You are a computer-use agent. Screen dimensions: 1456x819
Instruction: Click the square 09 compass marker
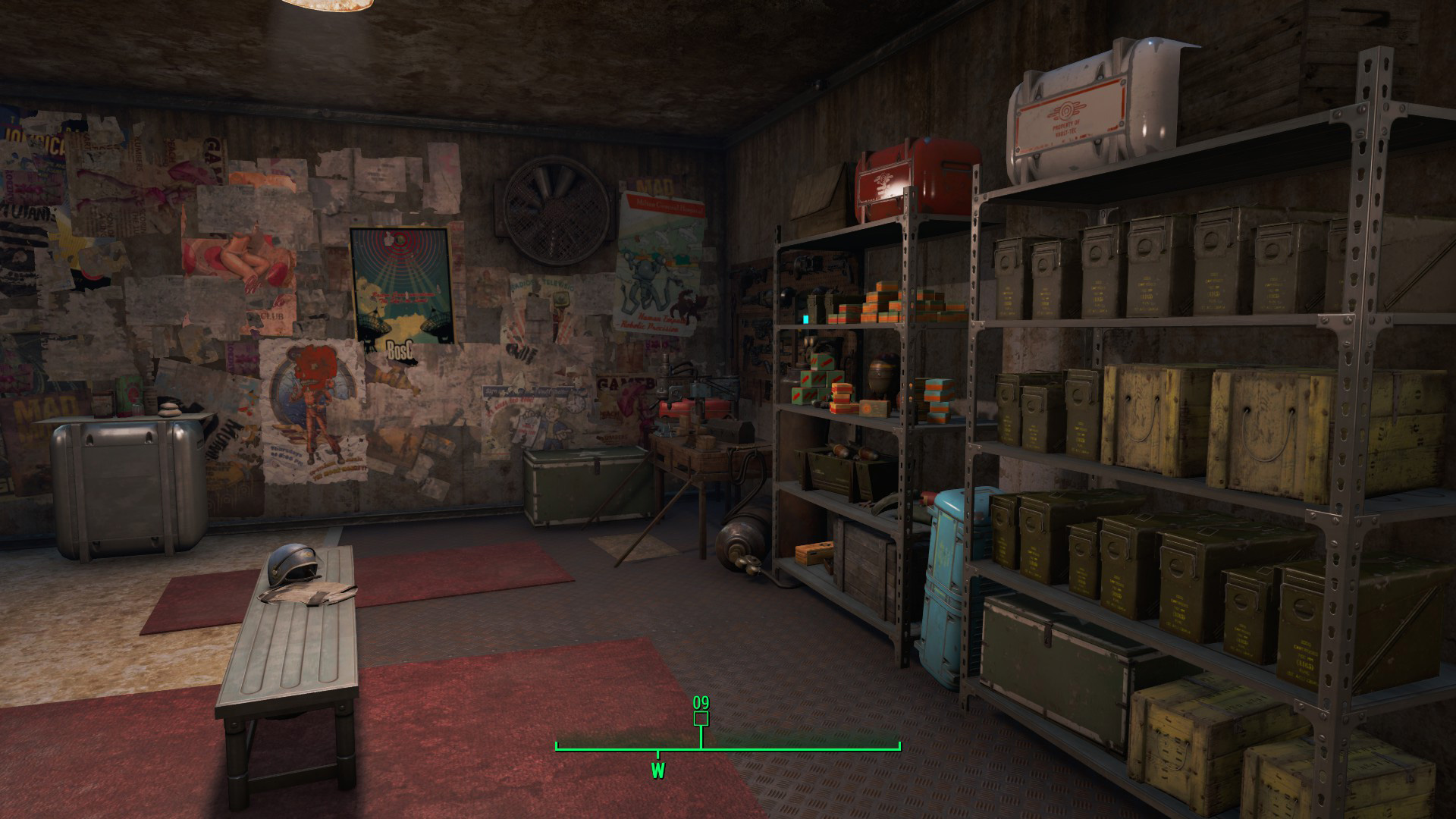coord(701,717)
